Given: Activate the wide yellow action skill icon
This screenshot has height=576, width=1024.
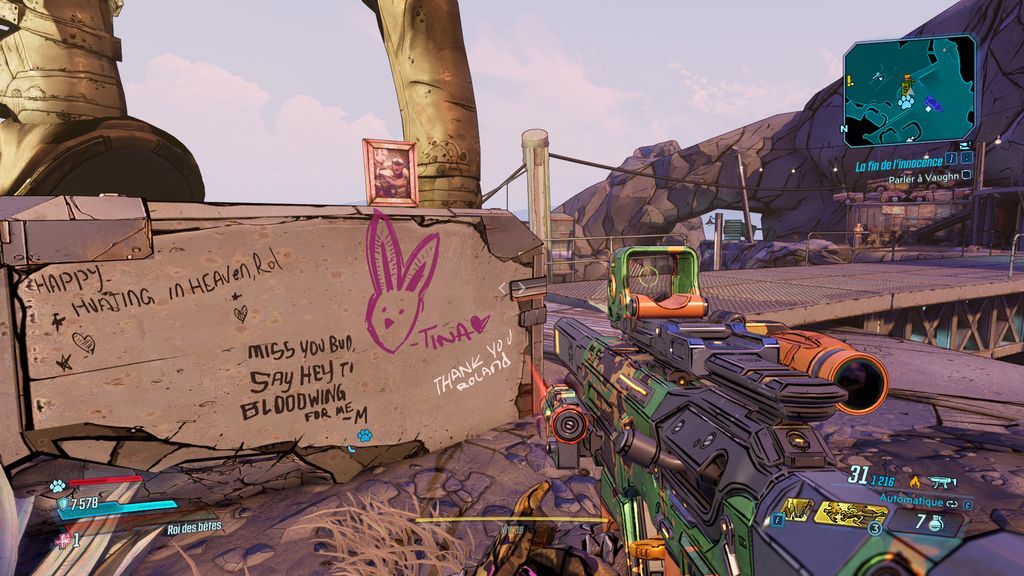Looking at the screenshot, I should coord(849,513).
